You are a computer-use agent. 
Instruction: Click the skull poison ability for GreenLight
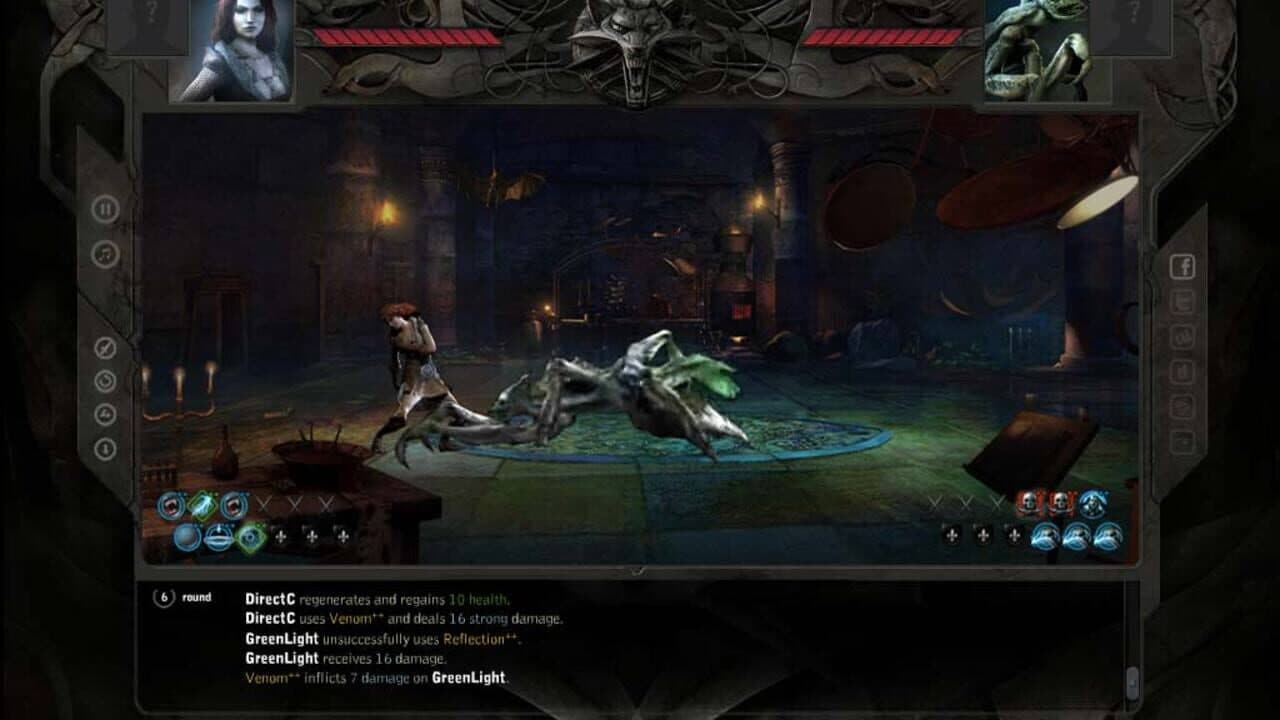click(x=1028, y=503)
